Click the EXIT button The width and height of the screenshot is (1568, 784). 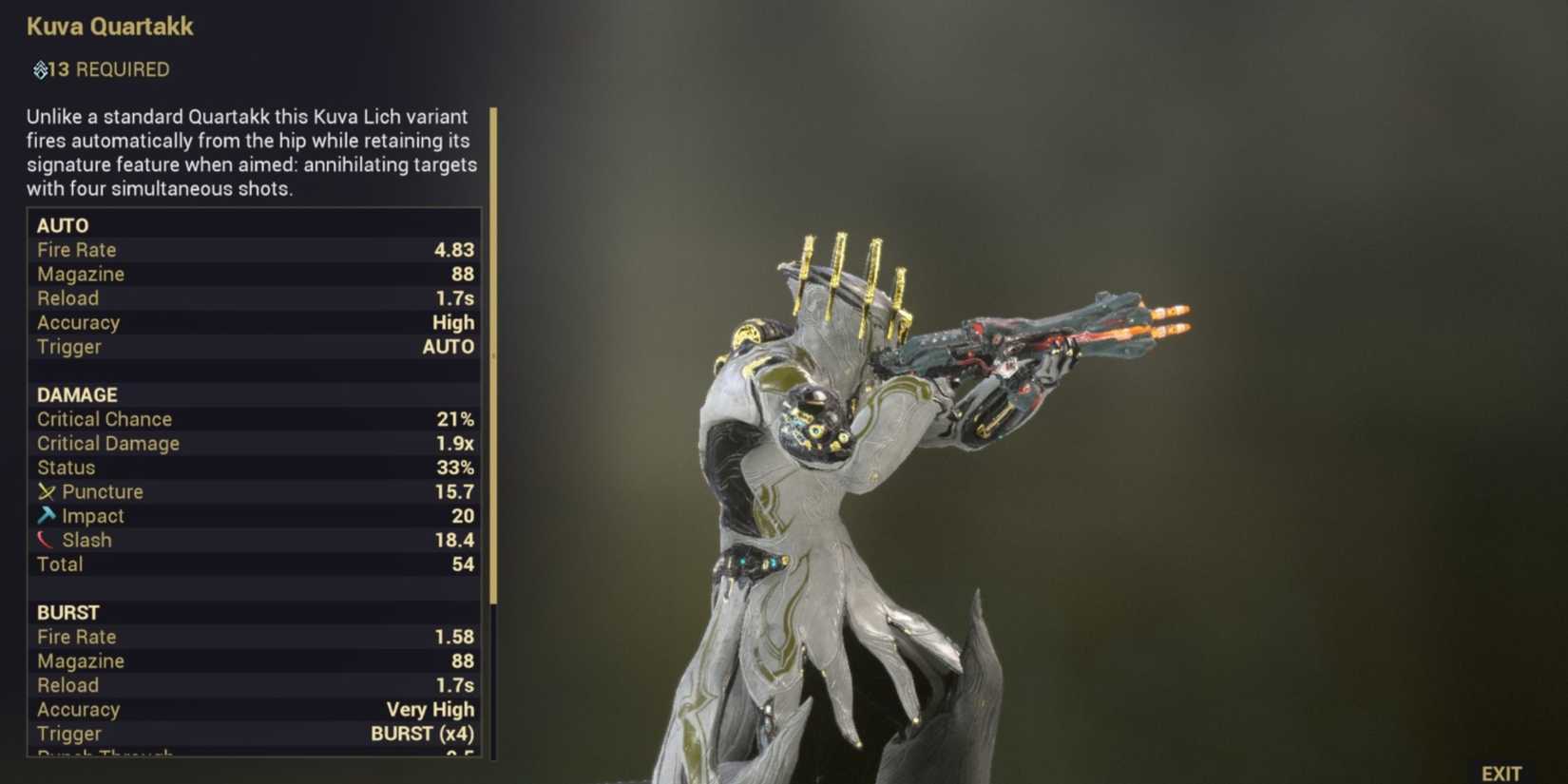1502,772
